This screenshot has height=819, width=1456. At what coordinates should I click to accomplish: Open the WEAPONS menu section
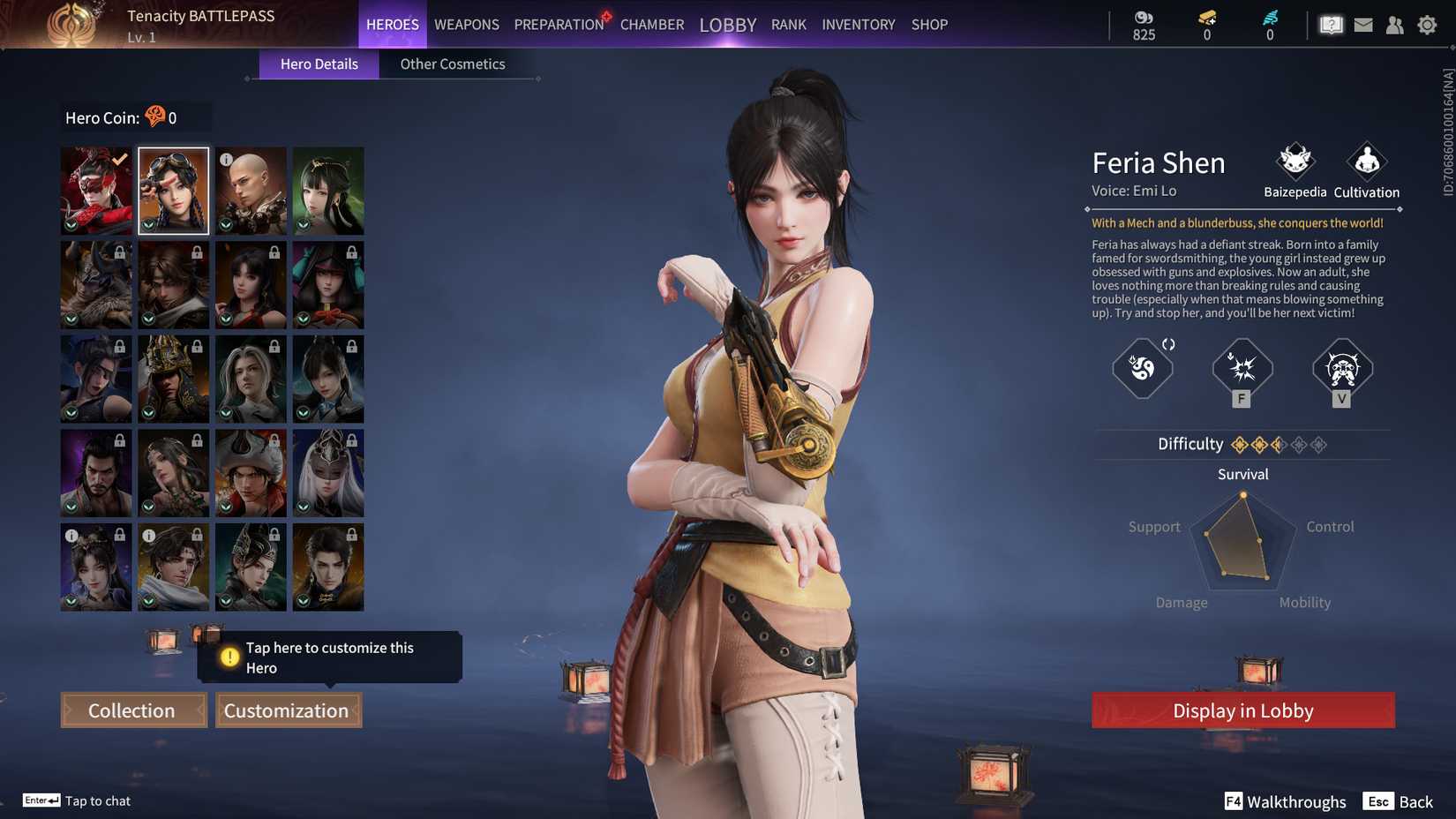point(466,24)
